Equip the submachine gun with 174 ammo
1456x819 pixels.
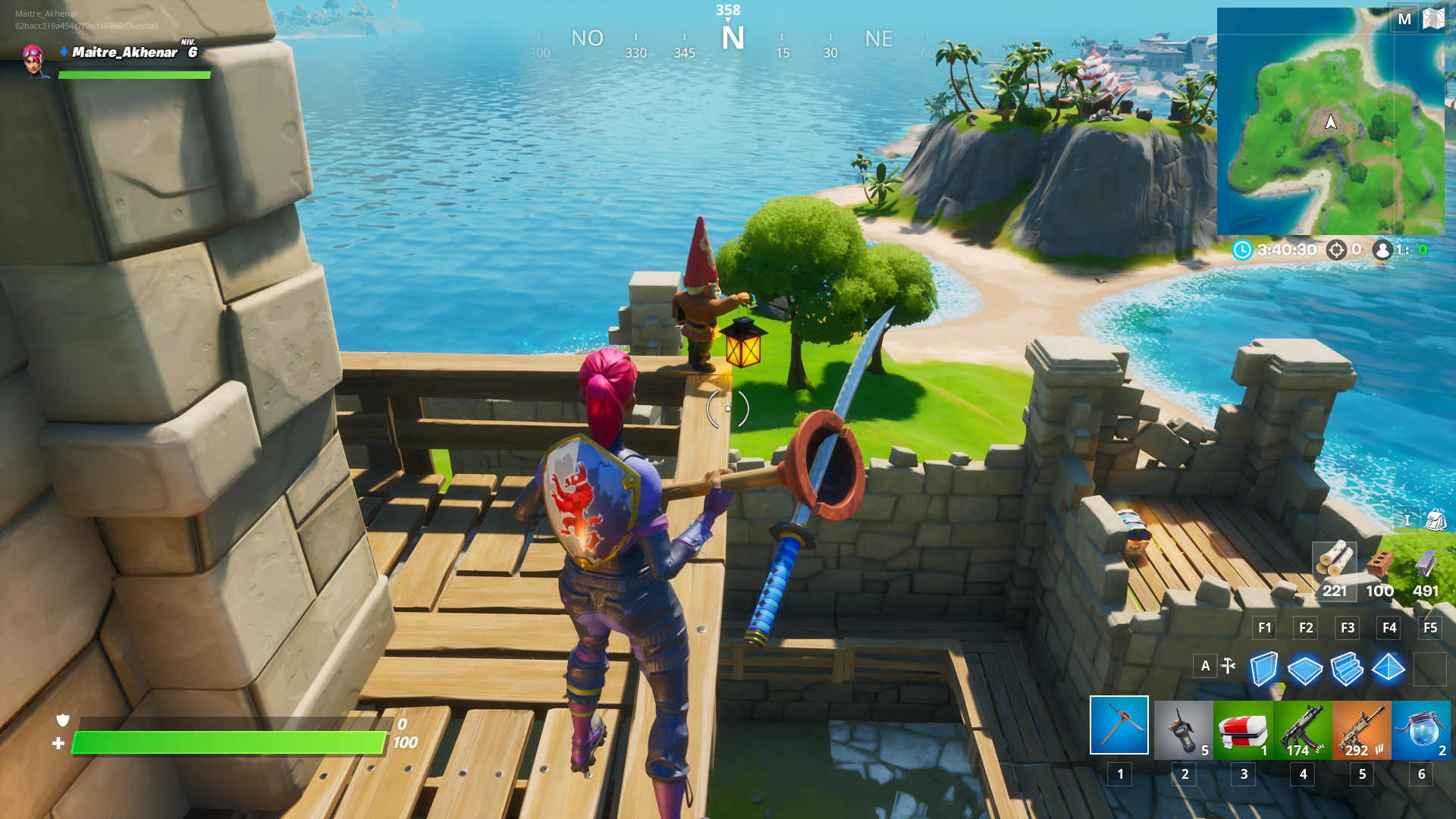click(1303, 730)
